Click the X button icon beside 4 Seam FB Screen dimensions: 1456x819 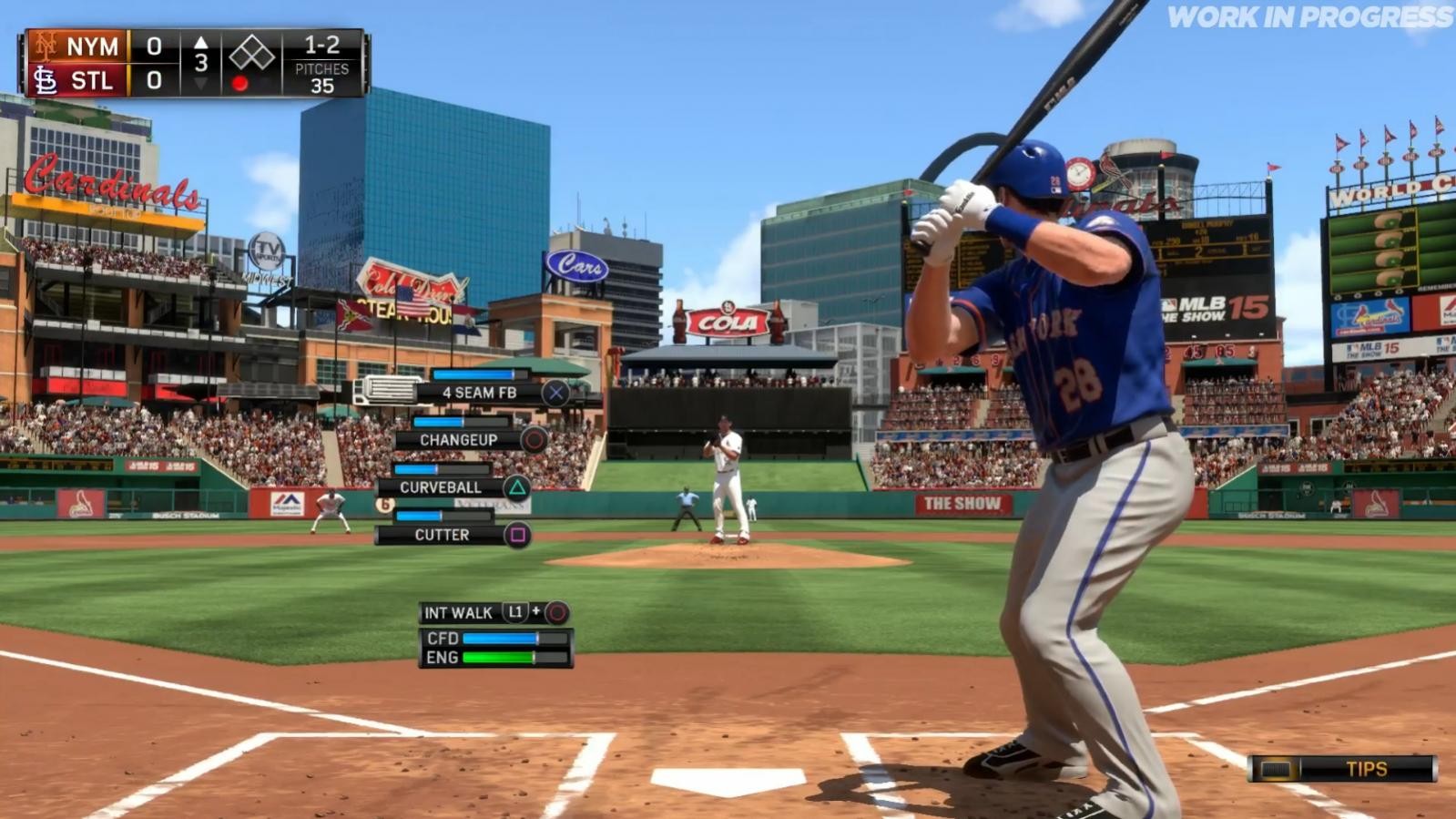pyautogui.click(x=555, y=393)
